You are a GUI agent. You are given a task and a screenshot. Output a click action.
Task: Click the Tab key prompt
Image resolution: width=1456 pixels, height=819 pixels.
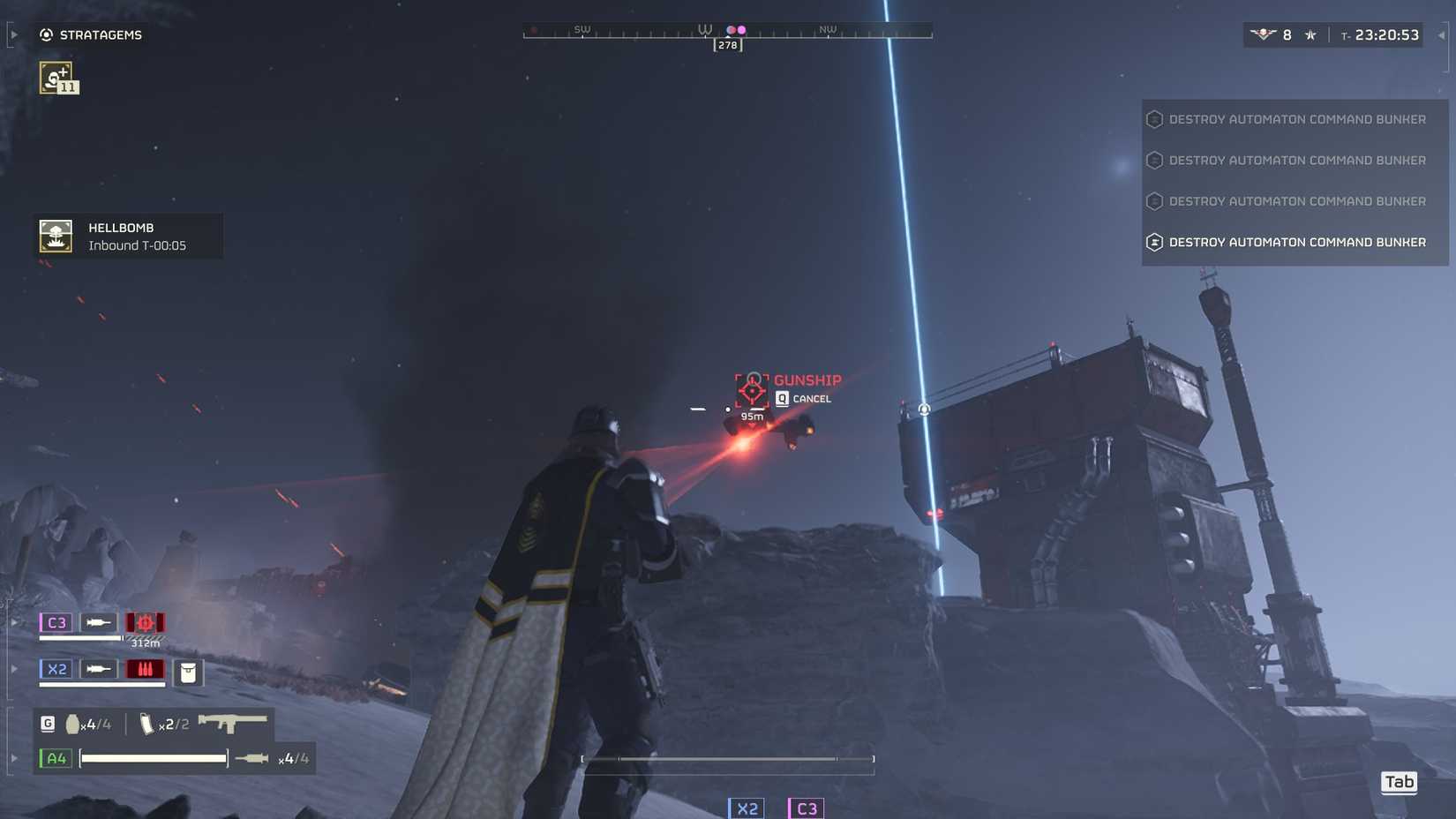(x=1399, y=782)
